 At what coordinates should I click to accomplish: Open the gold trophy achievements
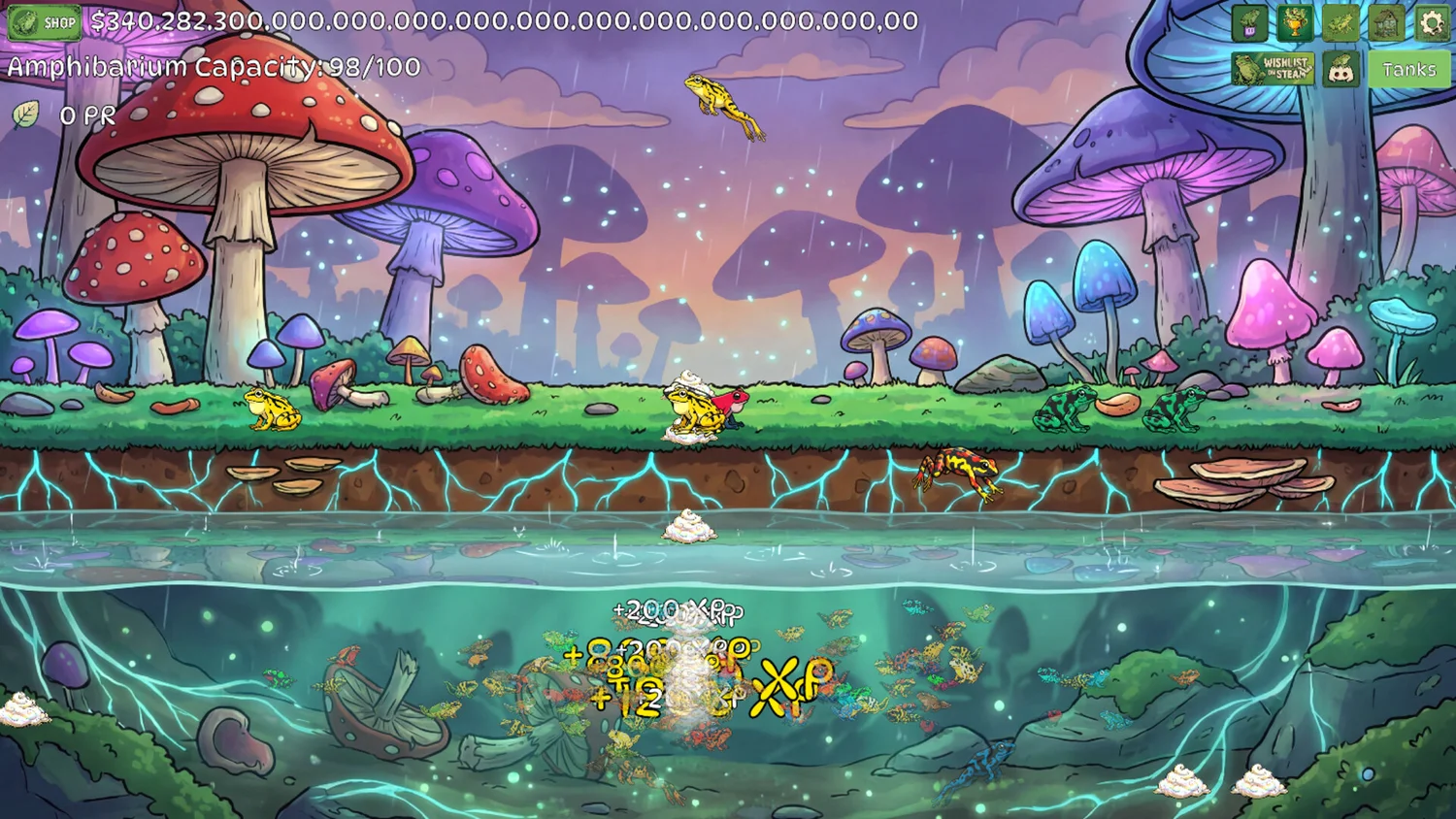(x=1295, y=22)
